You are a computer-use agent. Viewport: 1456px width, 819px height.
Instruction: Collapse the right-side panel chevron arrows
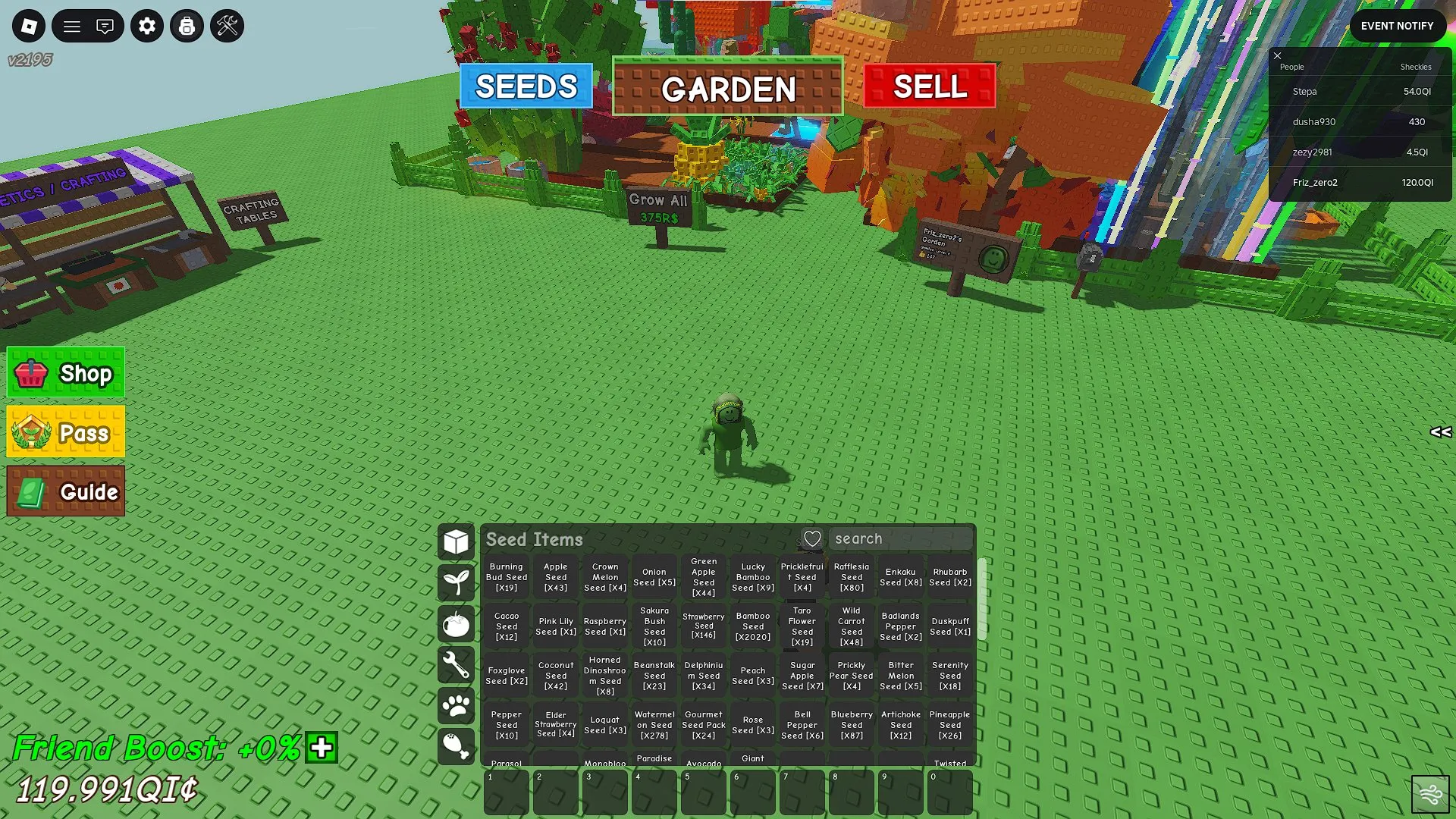coord(1442,433)
